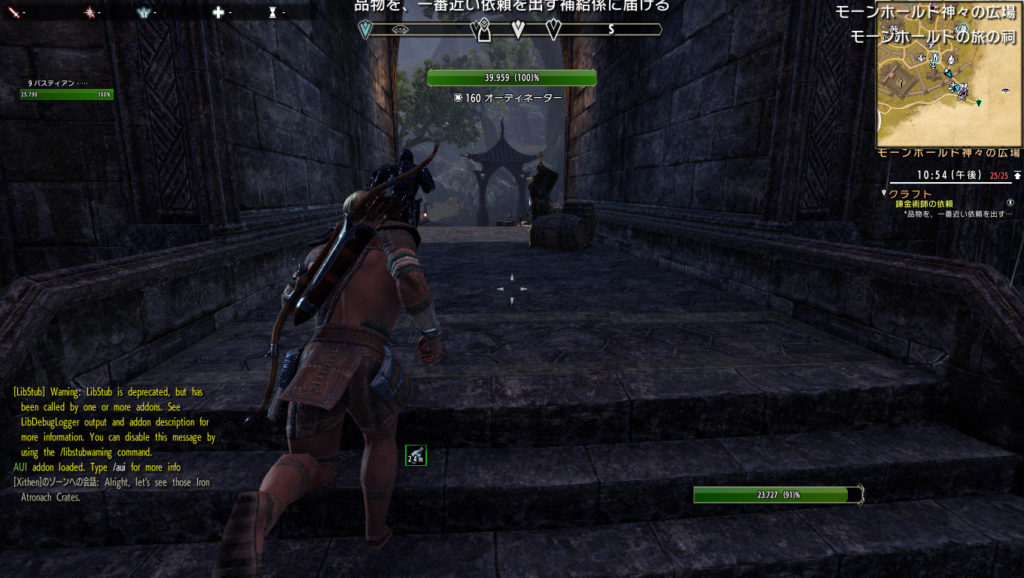Click the white cross icon in top bar

point(217,12)
